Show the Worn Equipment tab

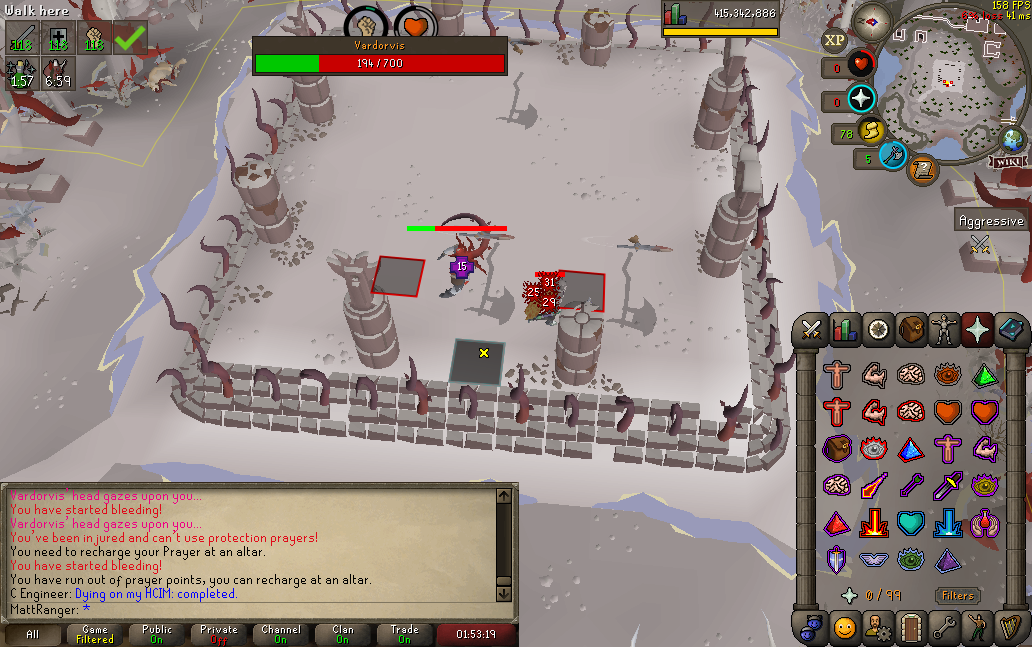click(x=944, y=329)
